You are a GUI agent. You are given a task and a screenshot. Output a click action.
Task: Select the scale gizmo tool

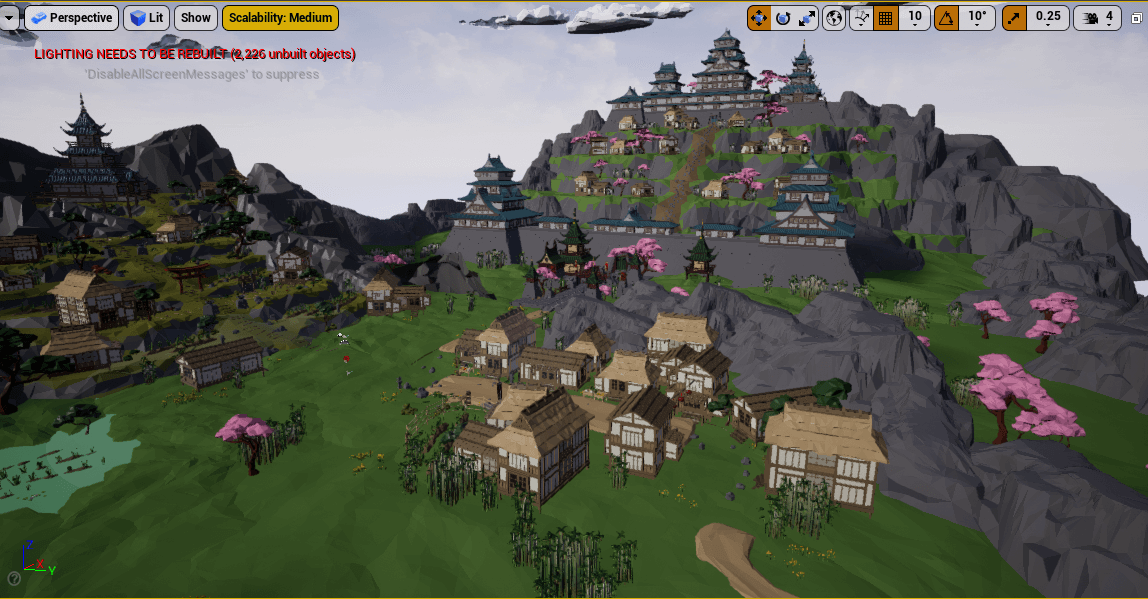point(807,18)
